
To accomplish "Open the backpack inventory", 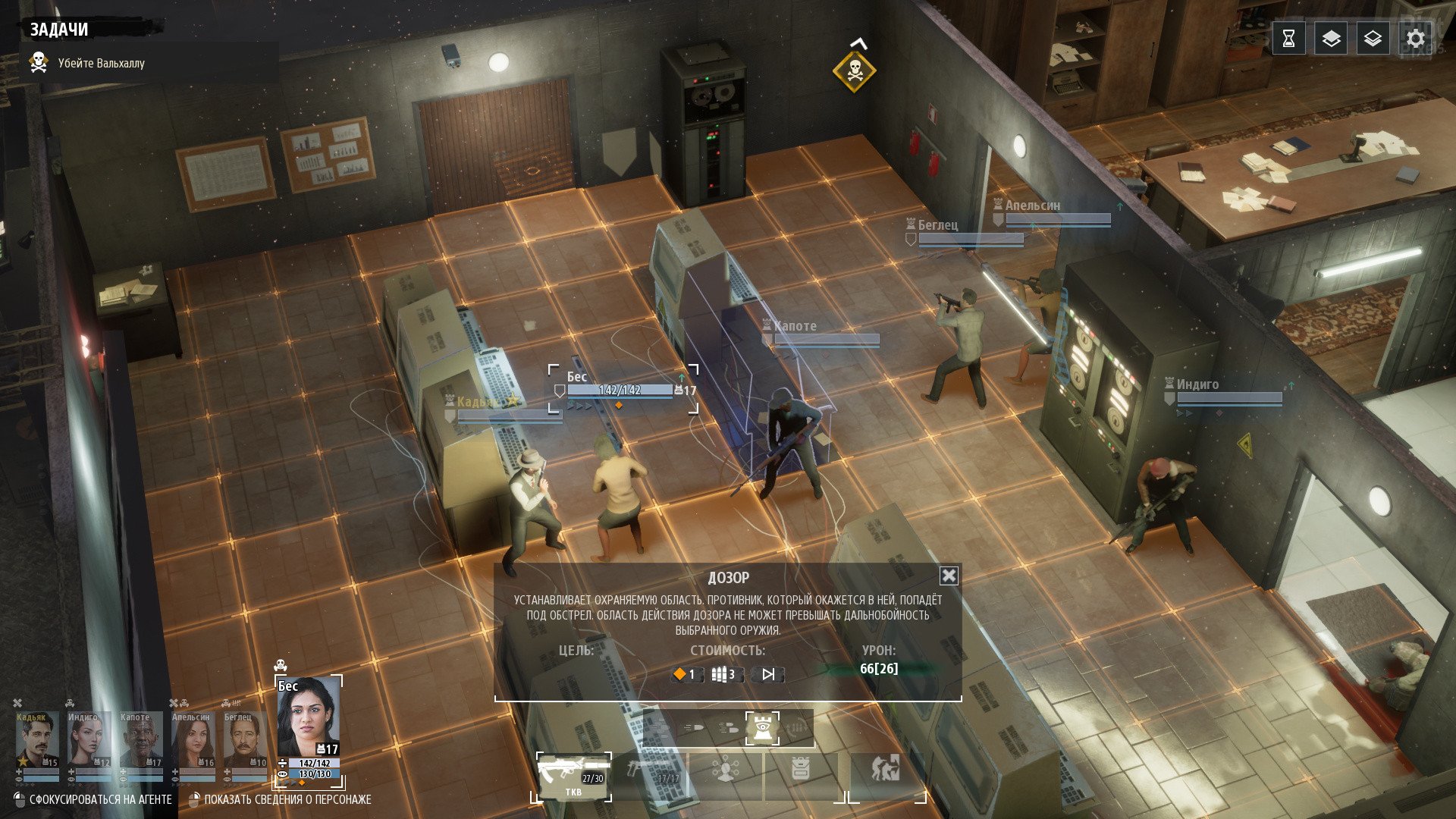I will pos(801,773).
